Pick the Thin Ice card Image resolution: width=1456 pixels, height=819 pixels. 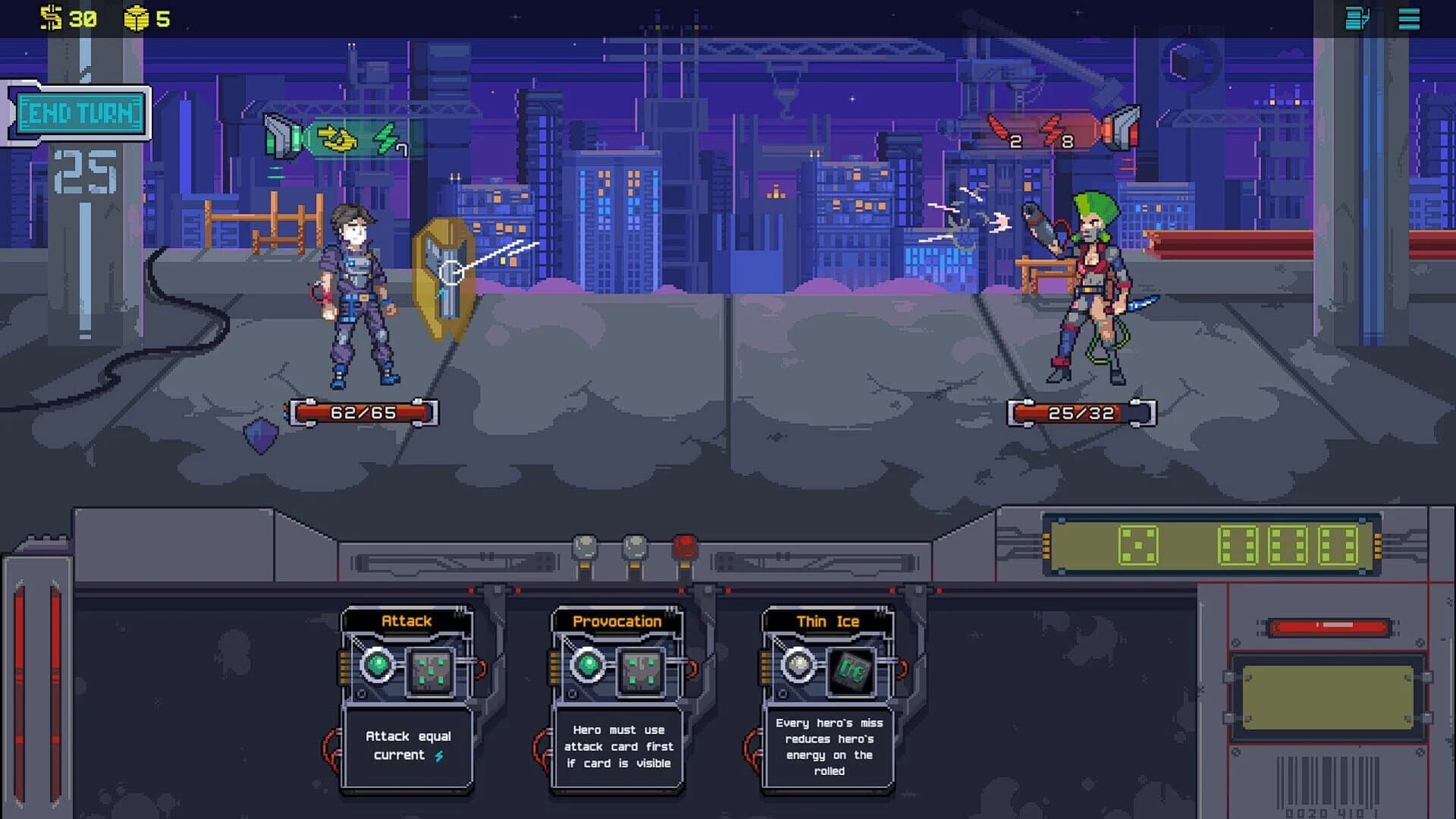(x=828, y=698)
